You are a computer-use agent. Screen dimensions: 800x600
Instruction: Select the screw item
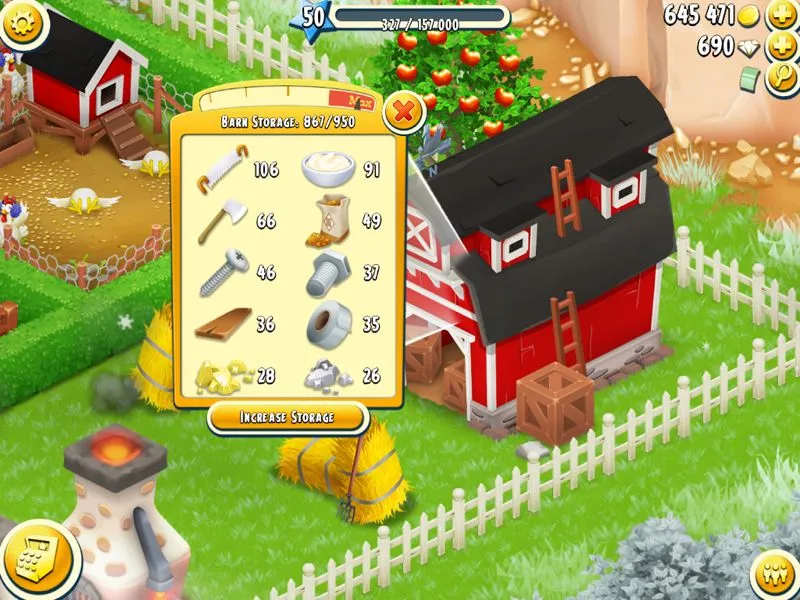[221, 273]
